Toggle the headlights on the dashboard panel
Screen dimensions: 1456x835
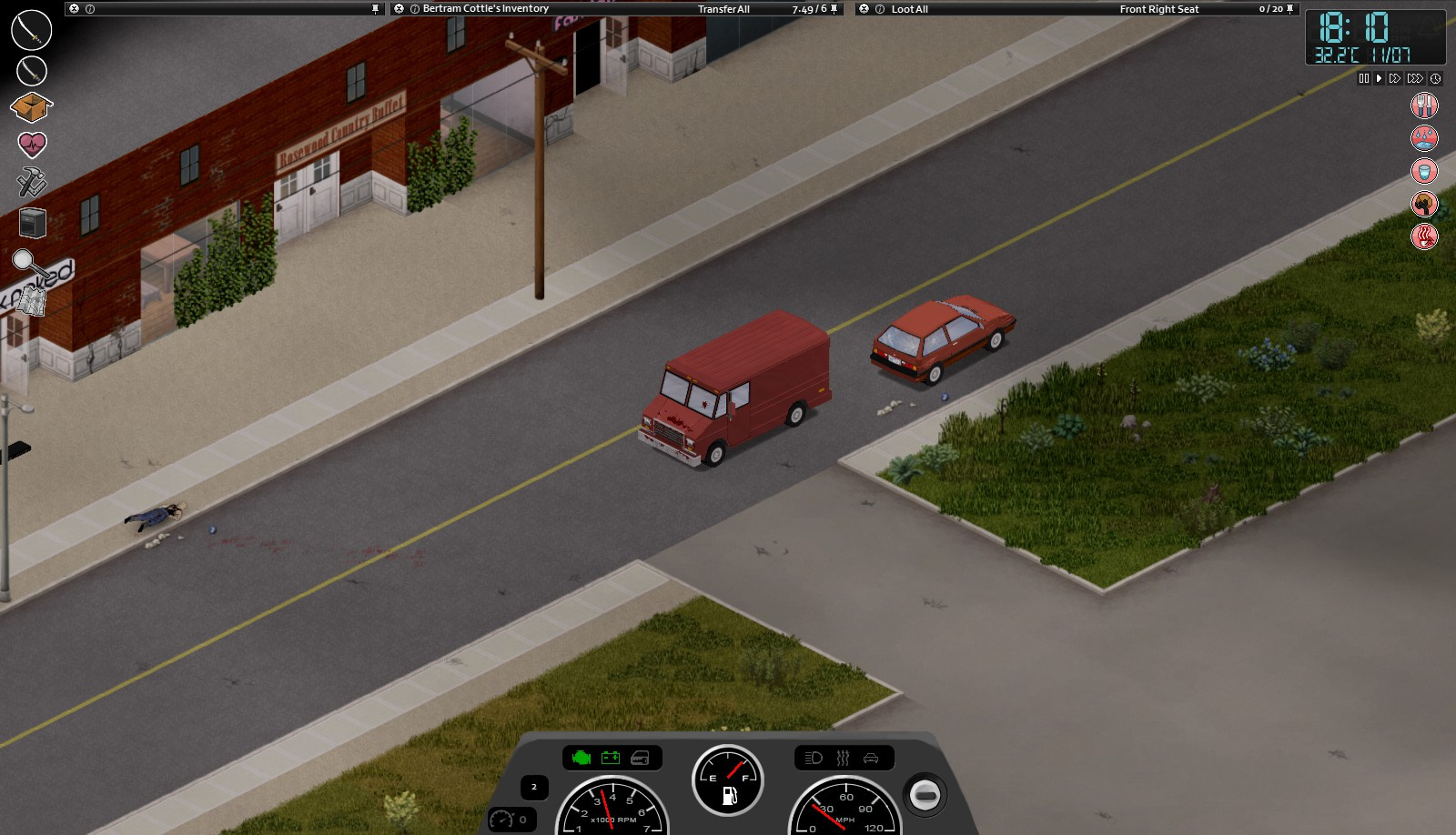click(x=814, y=757)
